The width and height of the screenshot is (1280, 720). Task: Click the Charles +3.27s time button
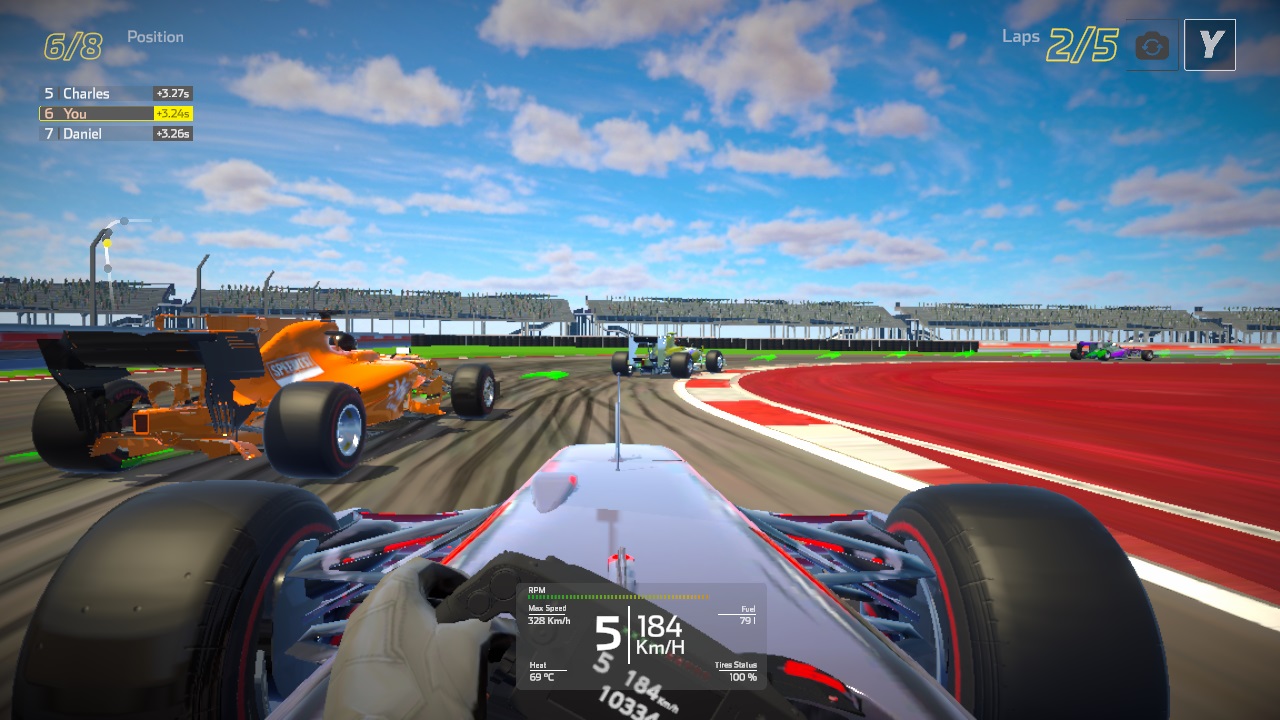point(171,93)
